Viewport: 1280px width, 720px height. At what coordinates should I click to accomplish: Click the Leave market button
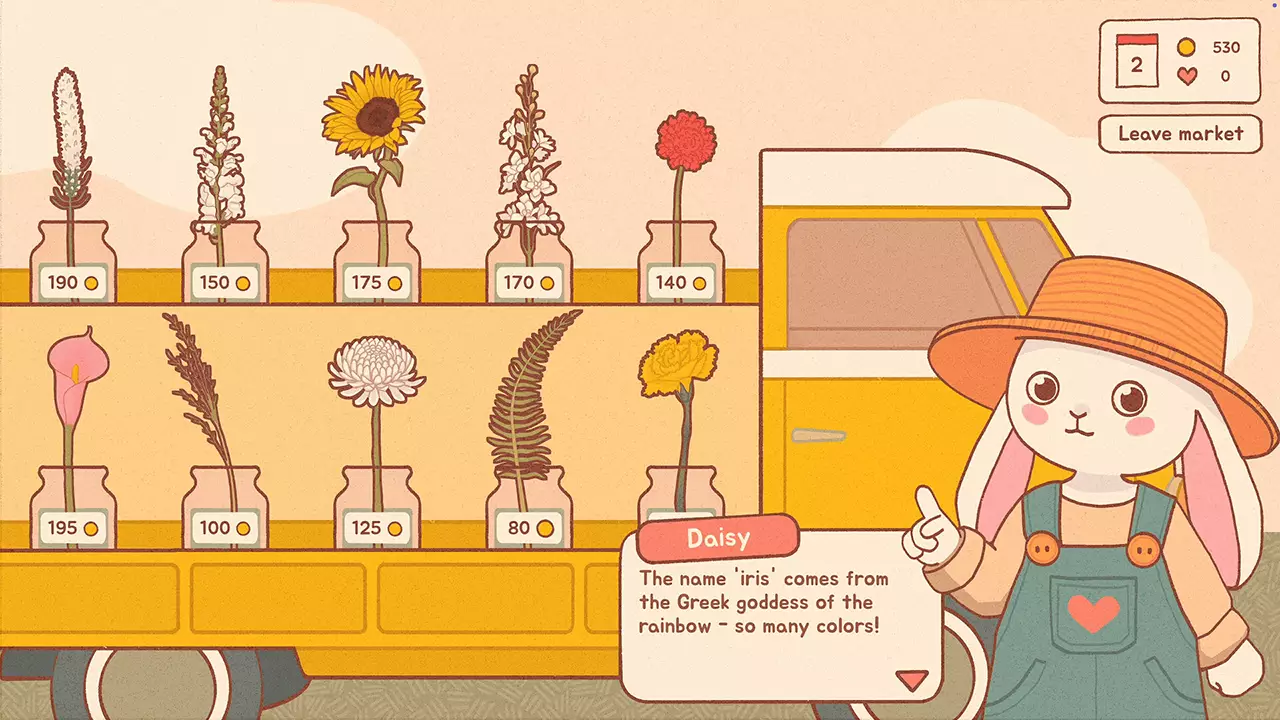point(1180,134)
